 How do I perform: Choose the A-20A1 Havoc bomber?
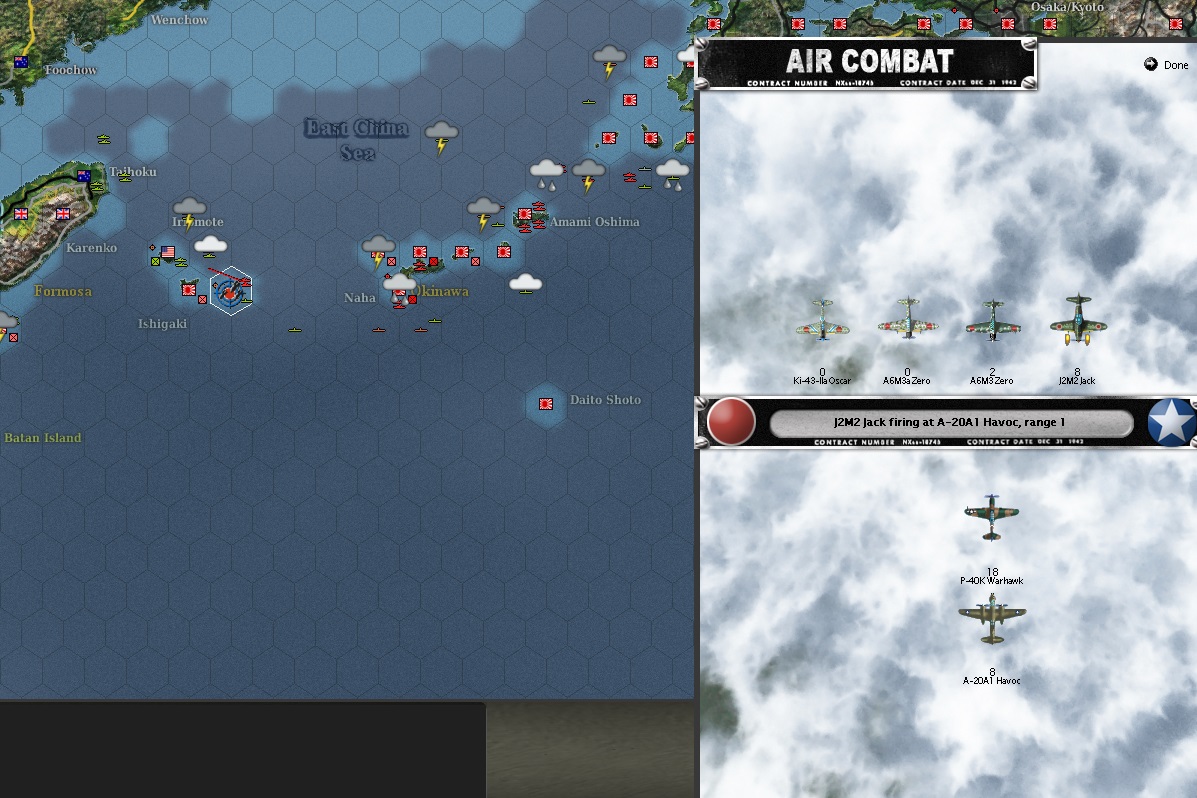991,619
